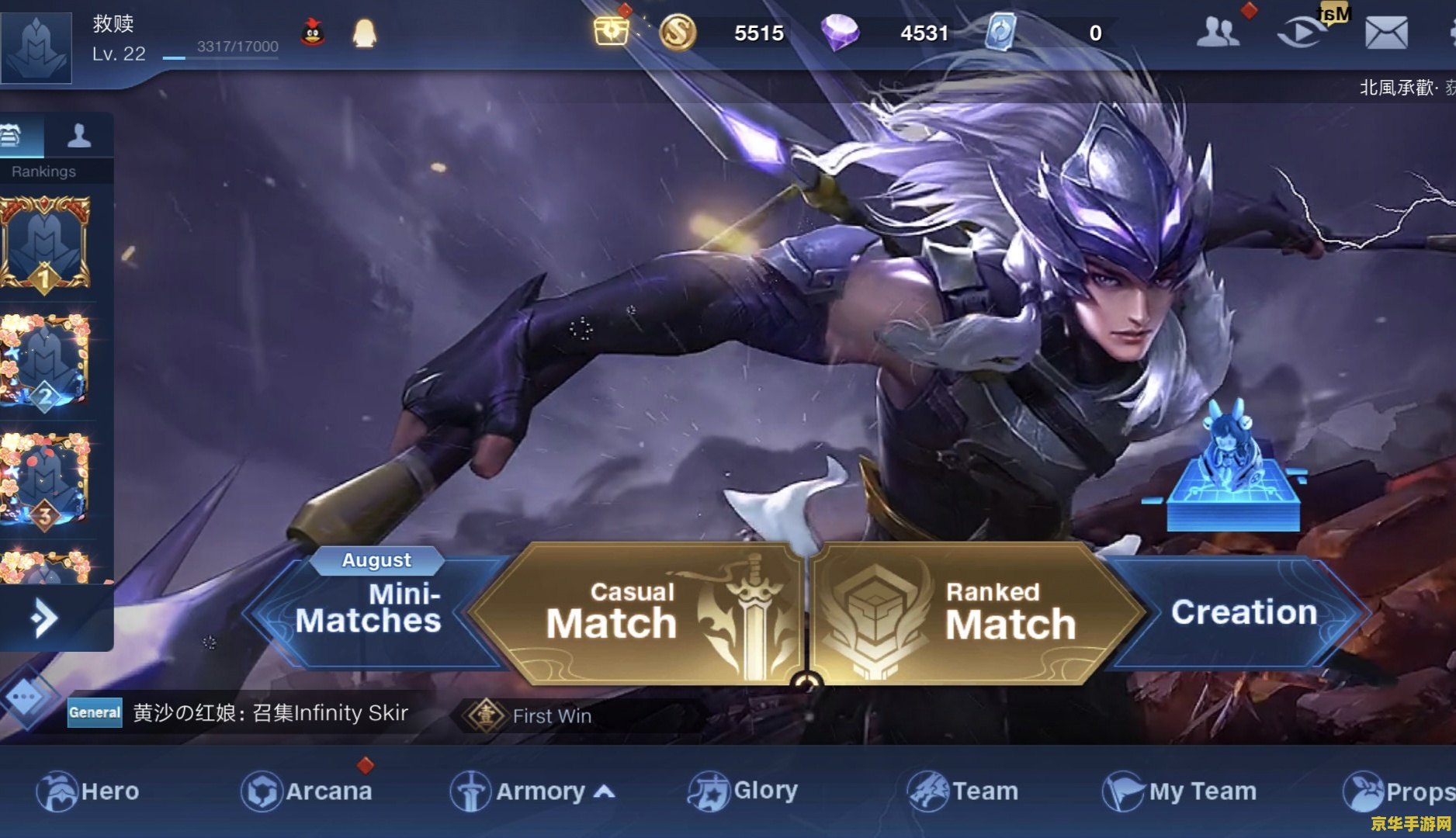Open the chat bubble button
Viewport: 1456px width, 838px height.
[25, 697]
